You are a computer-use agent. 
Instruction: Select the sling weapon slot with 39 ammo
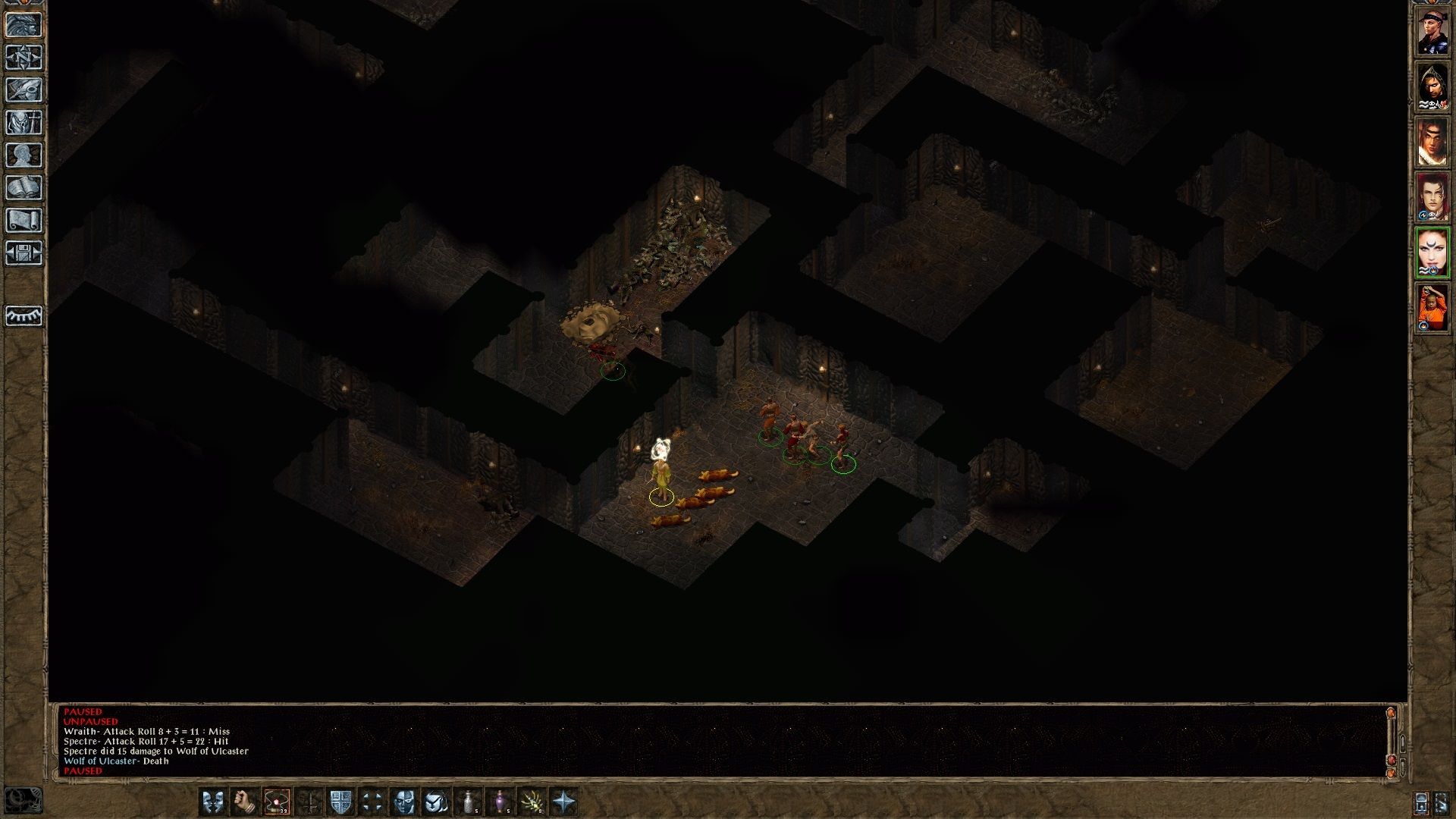tap(276, 802)
